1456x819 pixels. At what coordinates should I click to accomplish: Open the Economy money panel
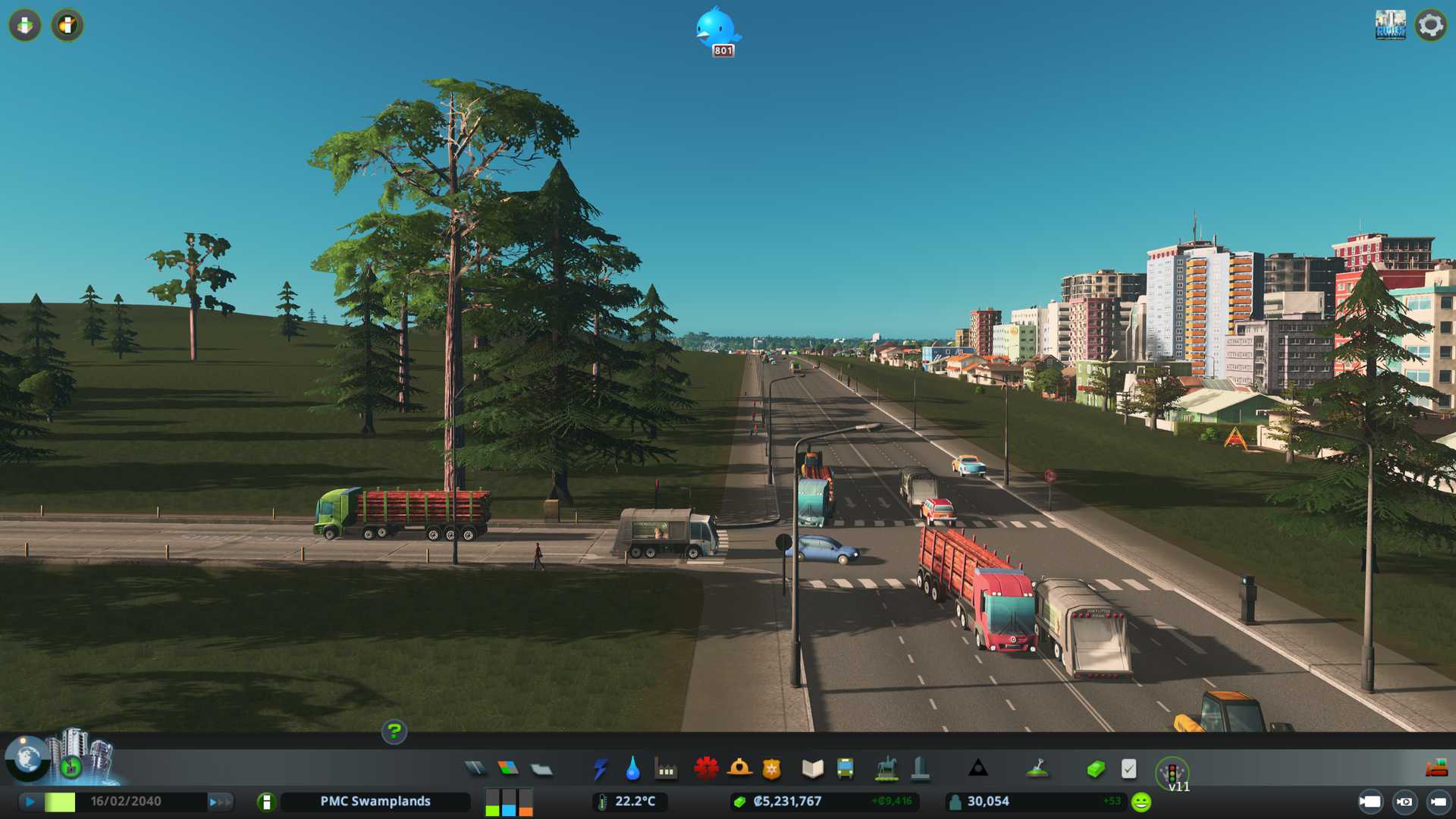[x=1095, y=769]
